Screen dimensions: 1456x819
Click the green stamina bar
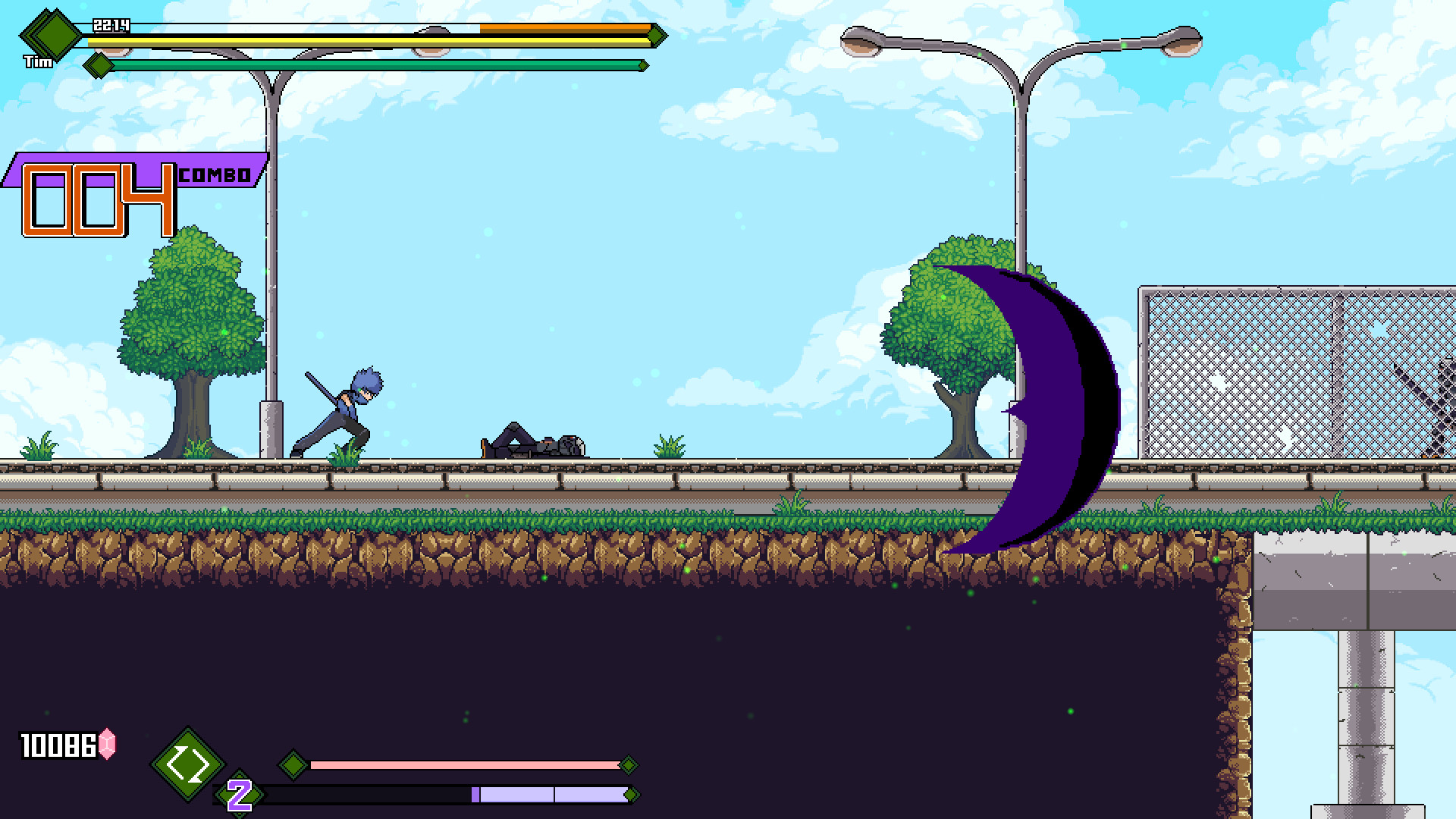click(x=364, y=65)
